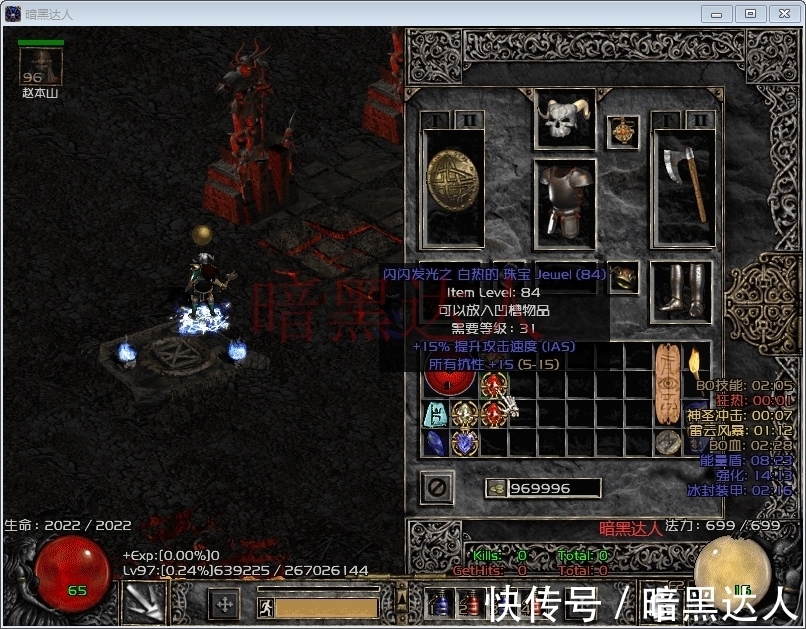Minimize the game window
Image resolution: width=806 pixels, height=629 pixels.
(x=715, y=13)
